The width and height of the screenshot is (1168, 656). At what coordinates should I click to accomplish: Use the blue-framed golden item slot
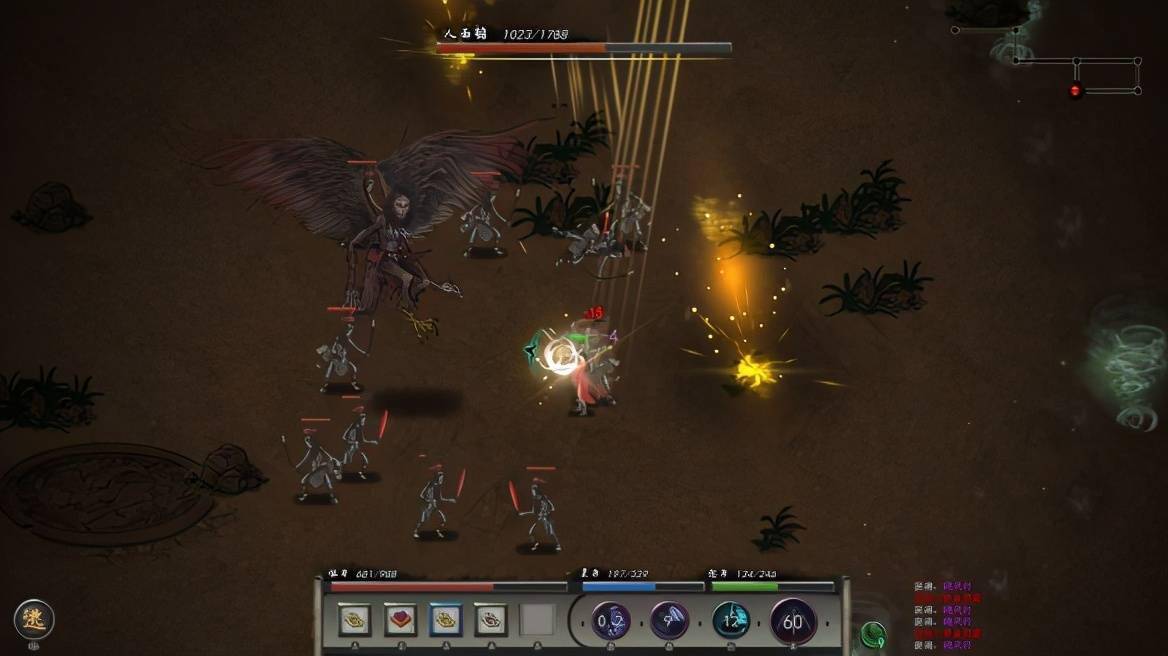pyautogui.click(x=445, y=620)
